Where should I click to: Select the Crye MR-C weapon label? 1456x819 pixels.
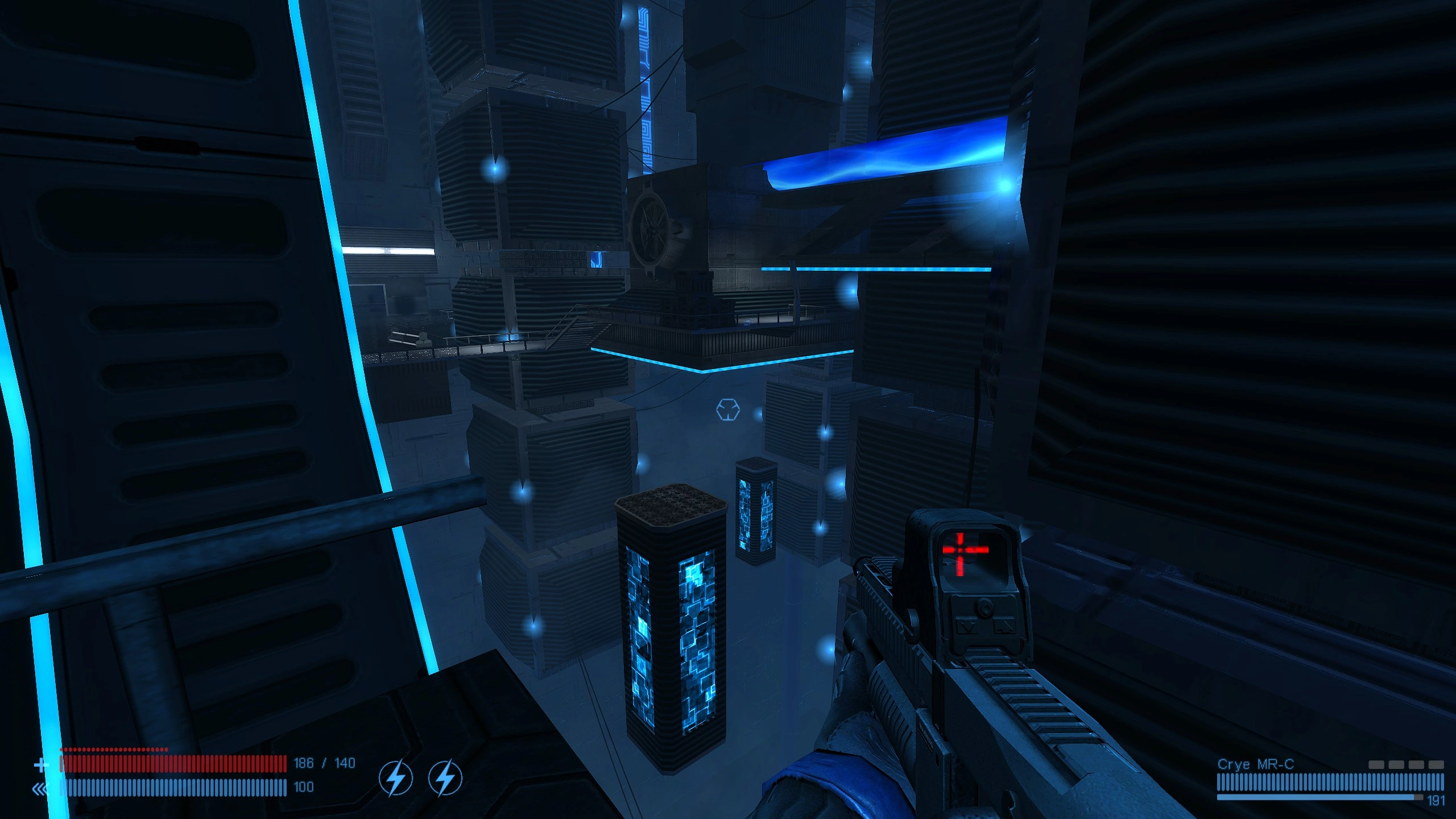1255,764
